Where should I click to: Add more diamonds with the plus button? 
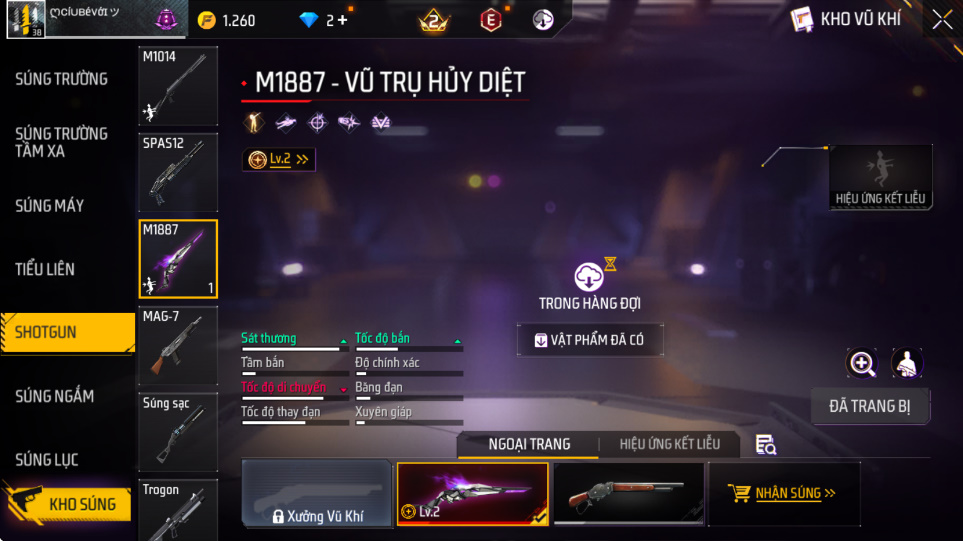343,20
